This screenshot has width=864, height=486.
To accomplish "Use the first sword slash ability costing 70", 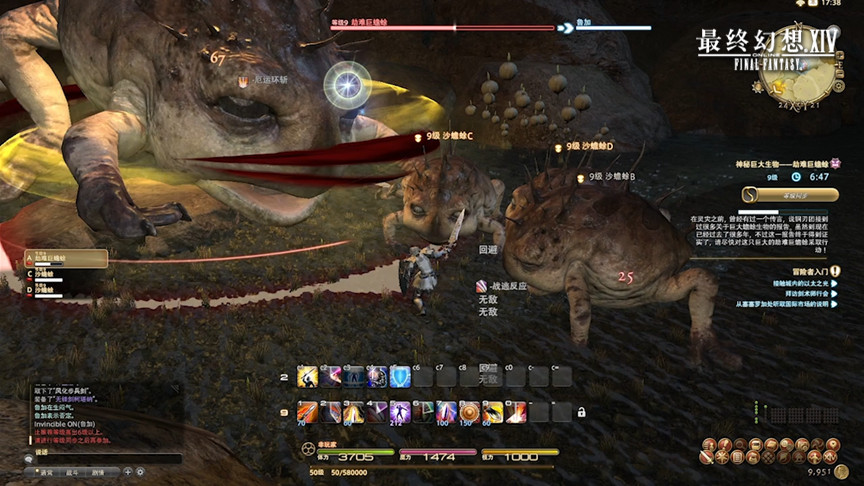I will point(306,412).
